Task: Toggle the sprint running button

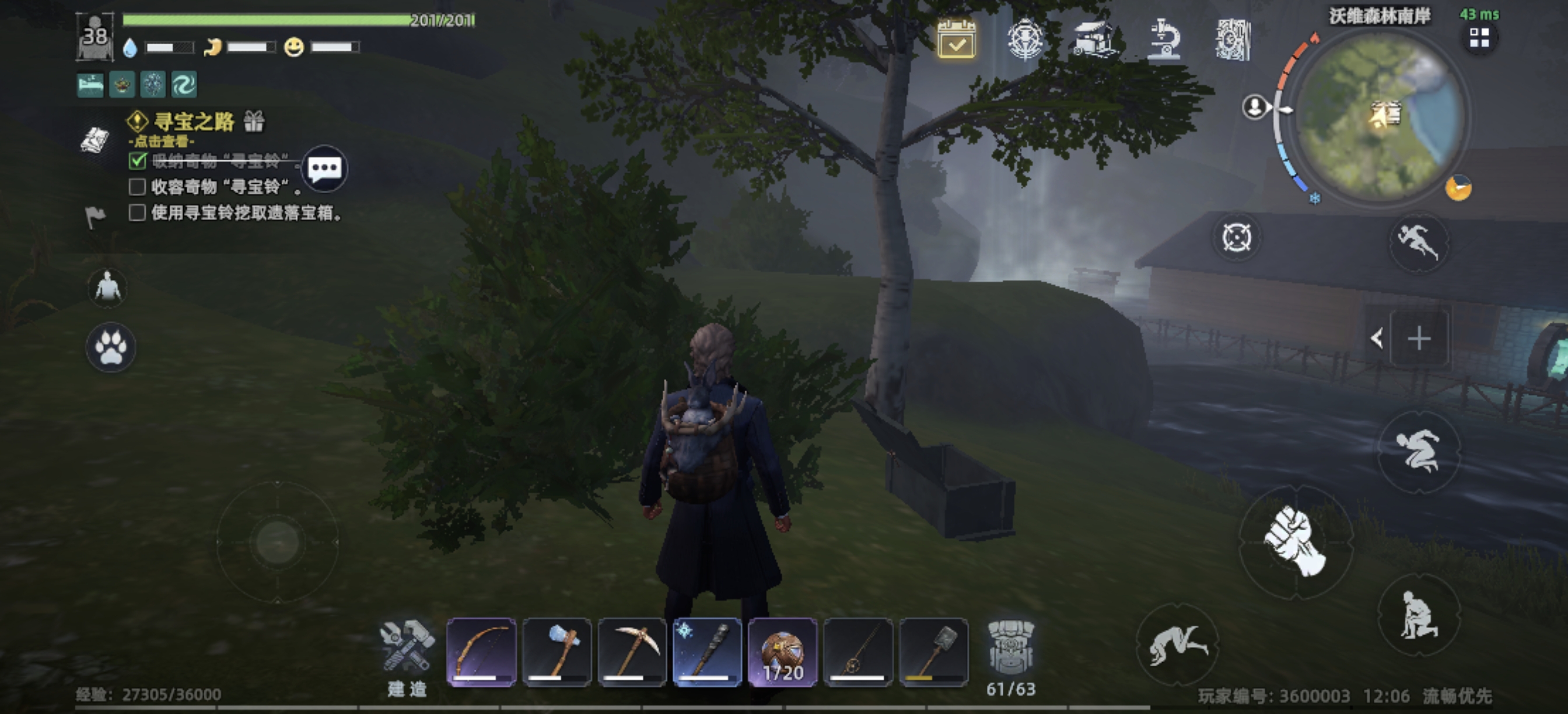Action: coord(1417,242)
